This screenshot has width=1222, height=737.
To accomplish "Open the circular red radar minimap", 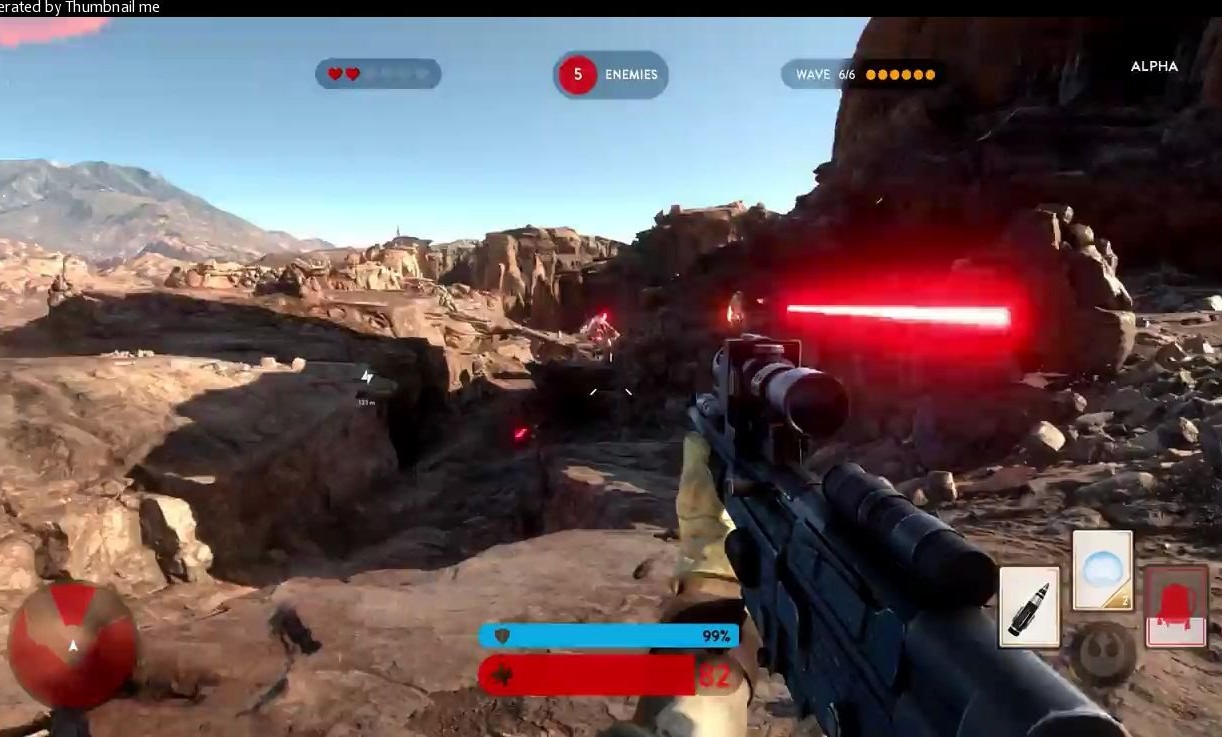I will click(72, 645).
